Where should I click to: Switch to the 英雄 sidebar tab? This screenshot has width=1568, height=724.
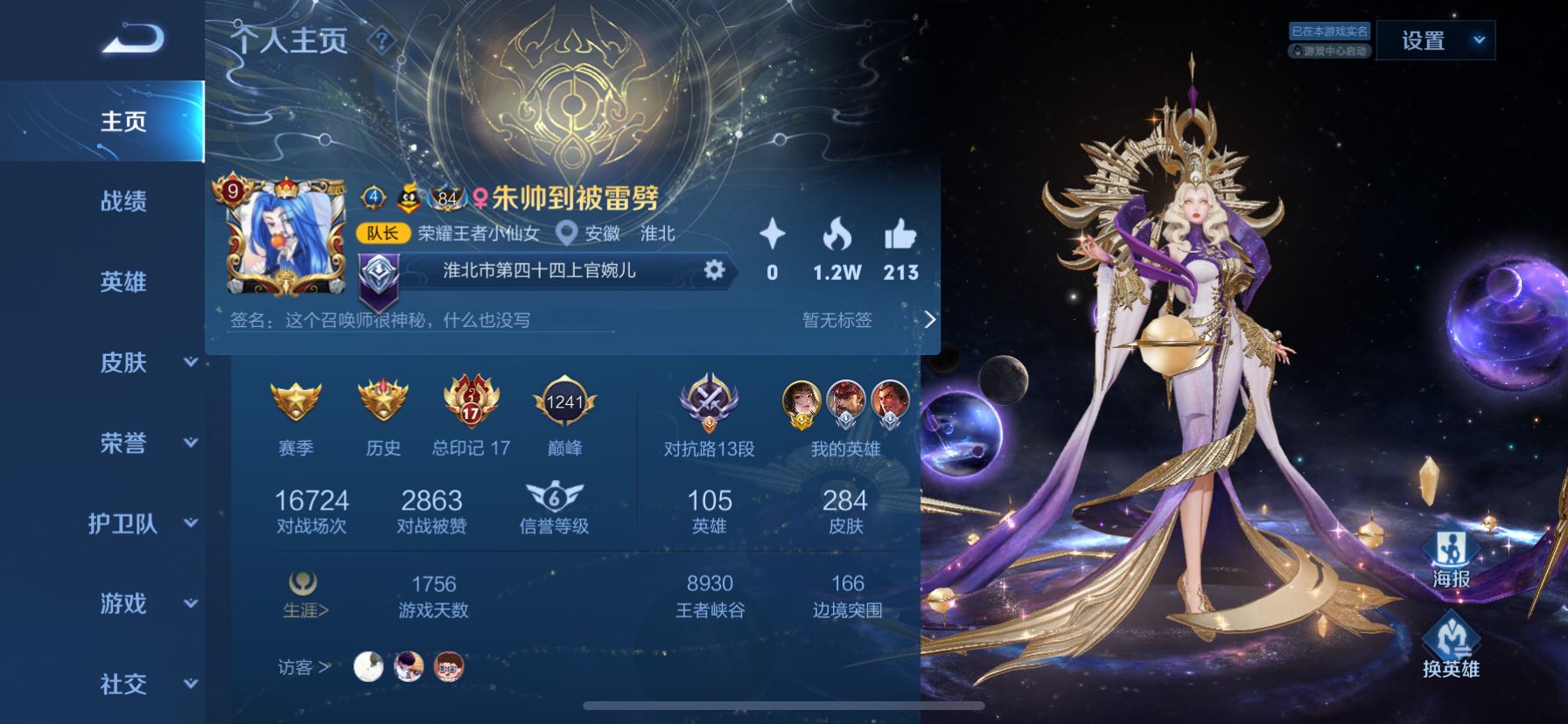[x=122, y=282]
